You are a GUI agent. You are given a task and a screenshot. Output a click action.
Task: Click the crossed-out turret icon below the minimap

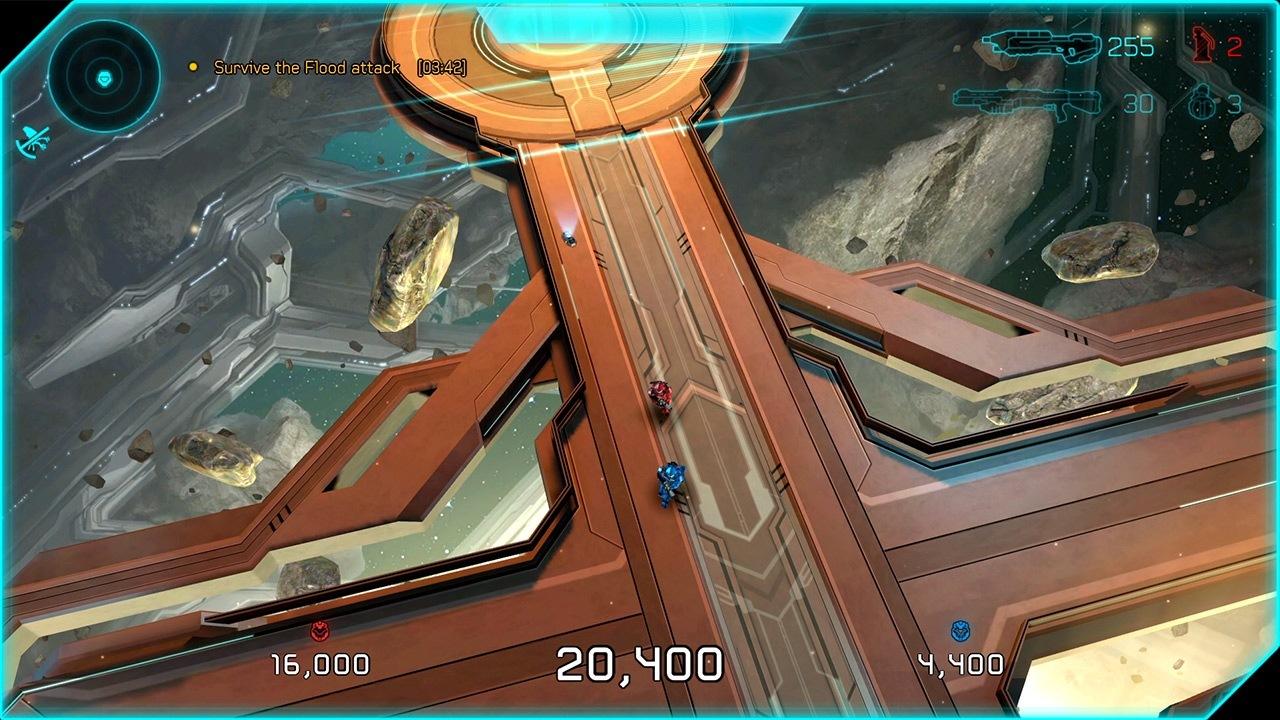pyautogui.click(x=35, y=140)
